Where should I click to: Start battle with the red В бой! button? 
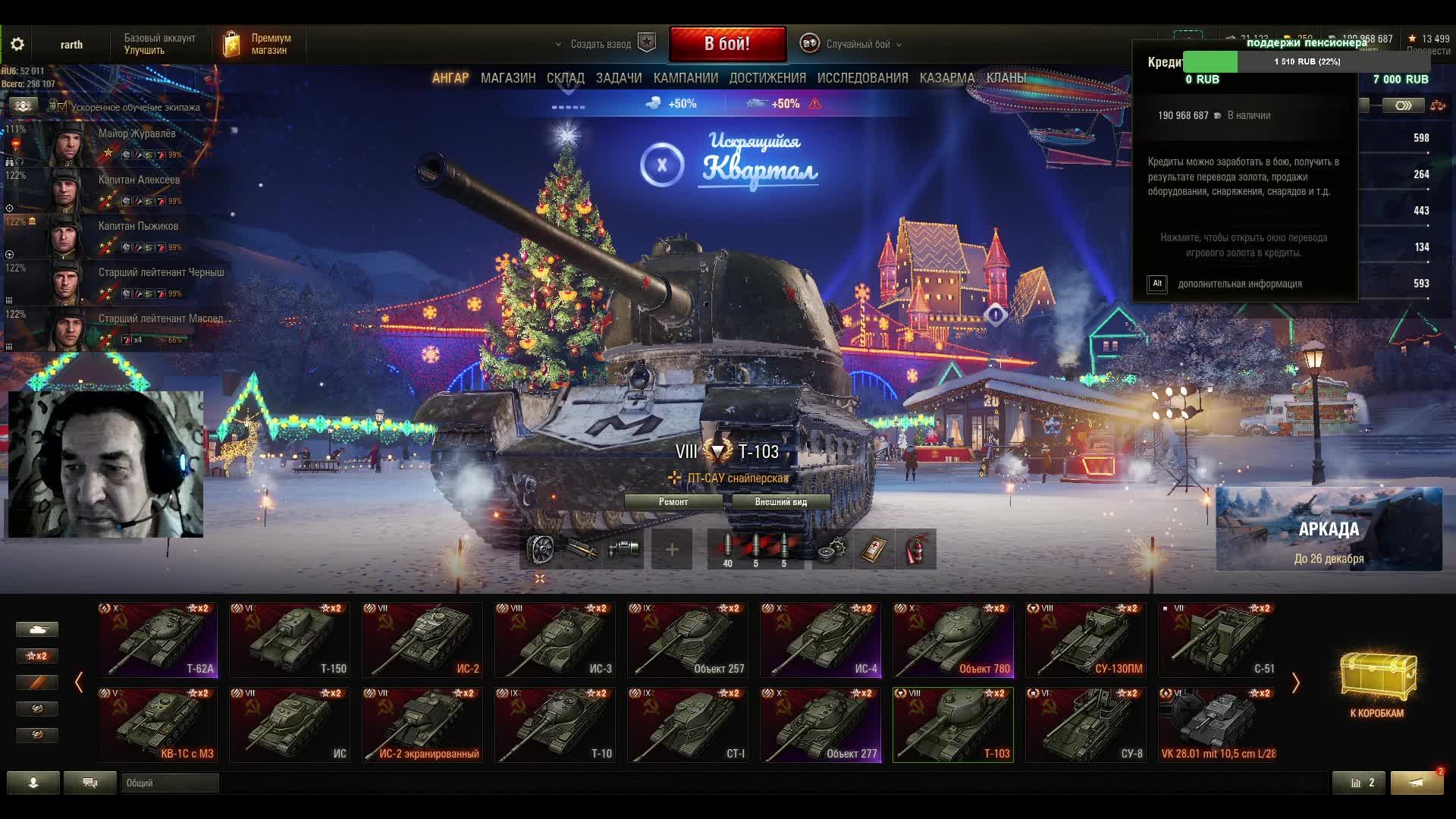[x=727, y=44]
